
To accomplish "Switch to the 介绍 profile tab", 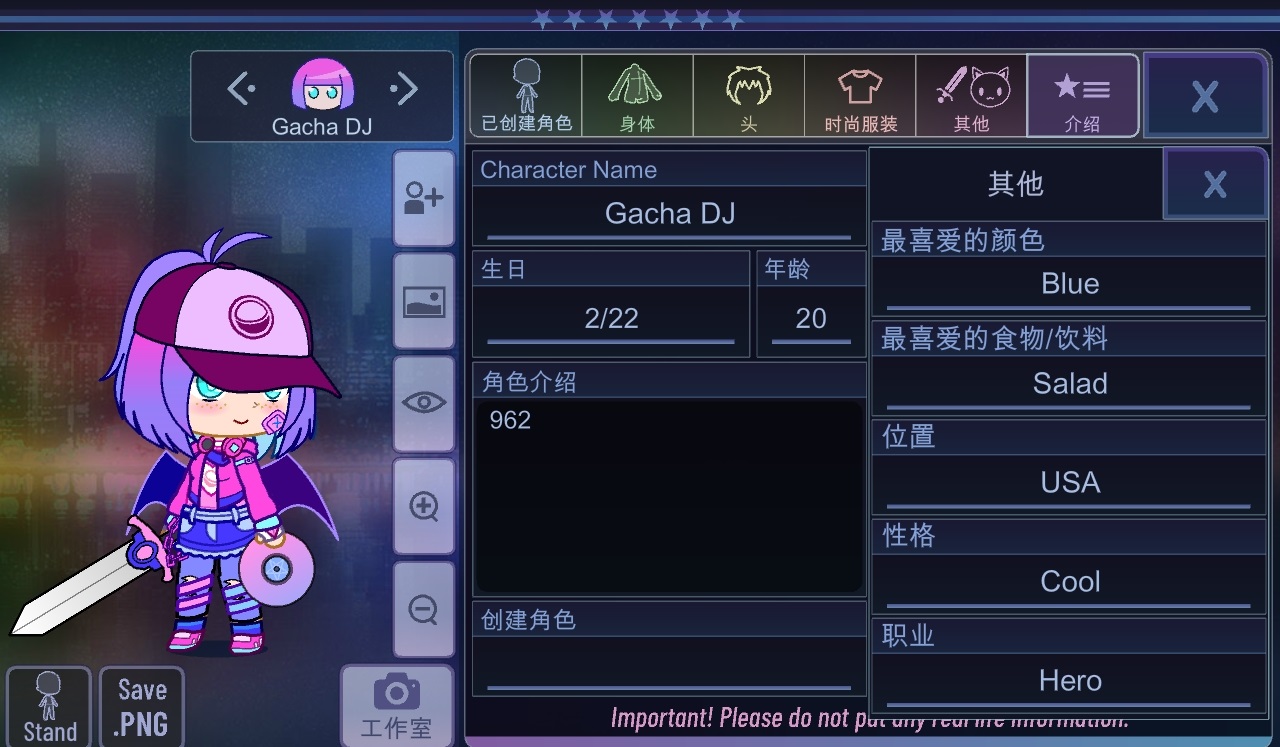I will tap(1083, 95).
